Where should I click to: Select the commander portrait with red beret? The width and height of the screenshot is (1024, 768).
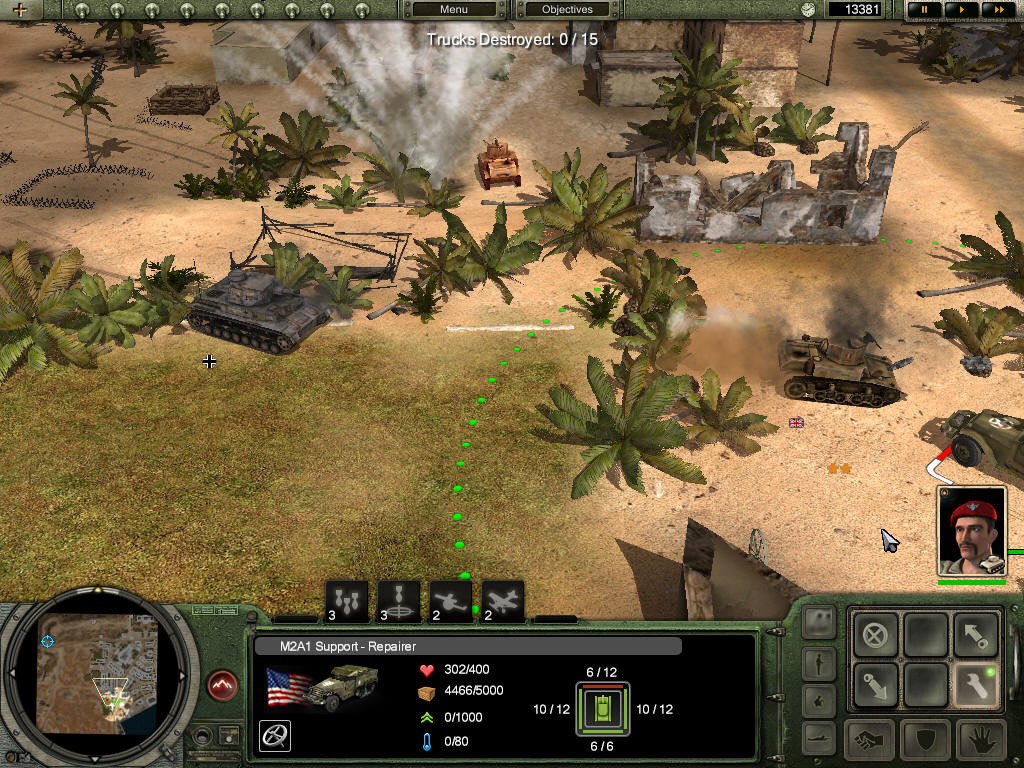coord(972,532)
